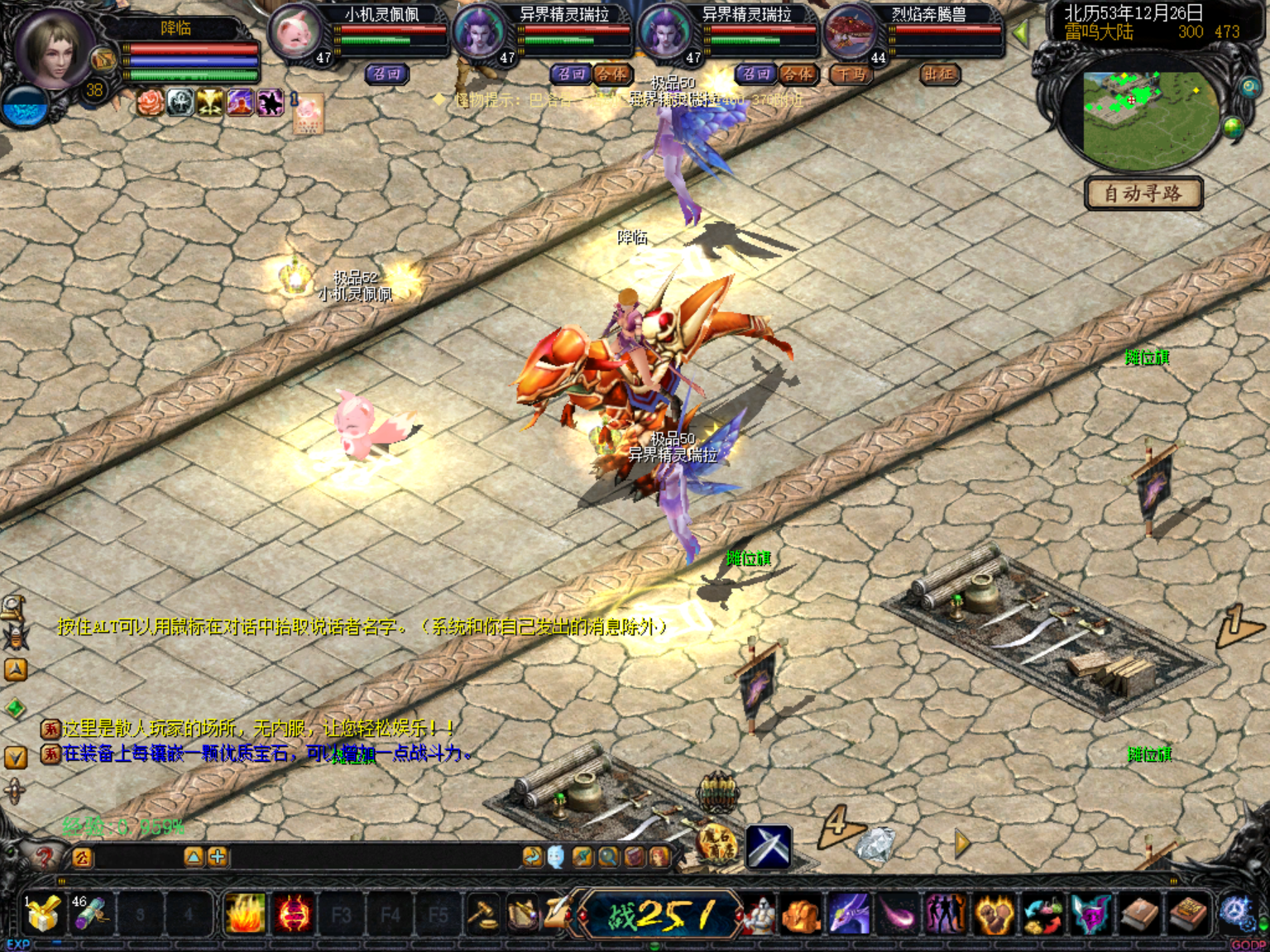
Task: Click the white armored warrior character icon
Action: click(757, 916)
